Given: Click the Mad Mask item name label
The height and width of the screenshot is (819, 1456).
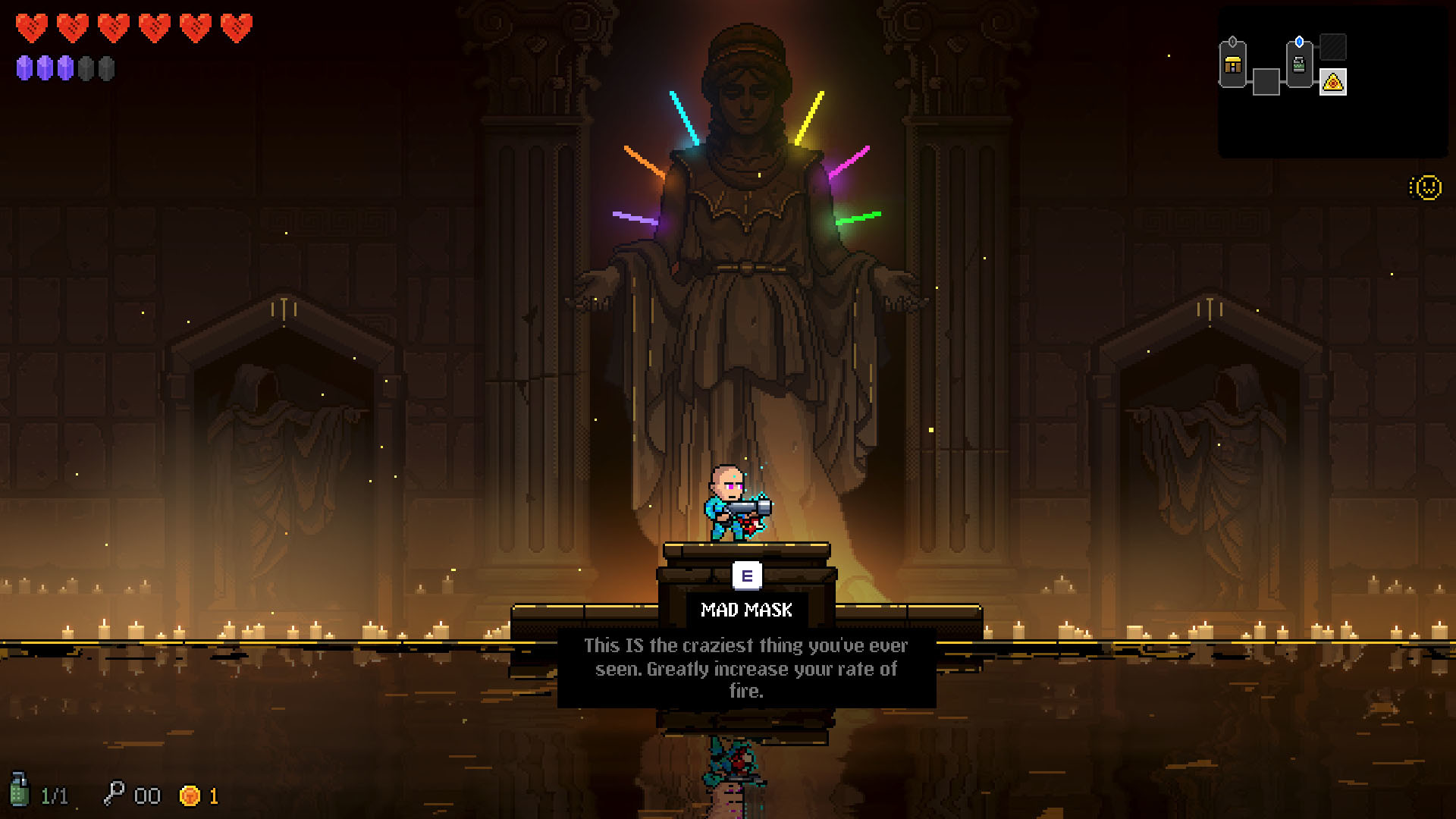Looking at the screenshot, I should 746,610.
